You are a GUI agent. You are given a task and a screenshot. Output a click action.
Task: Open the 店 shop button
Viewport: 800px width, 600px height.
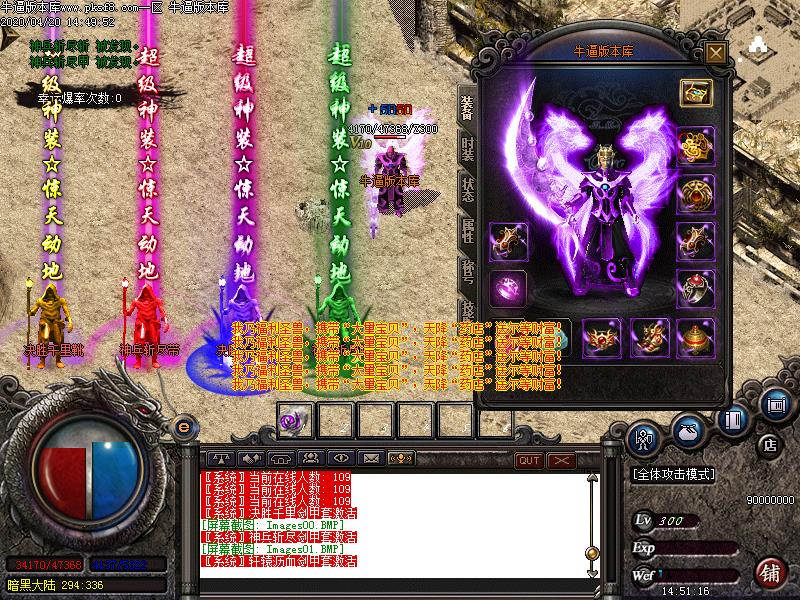(769, 444)
